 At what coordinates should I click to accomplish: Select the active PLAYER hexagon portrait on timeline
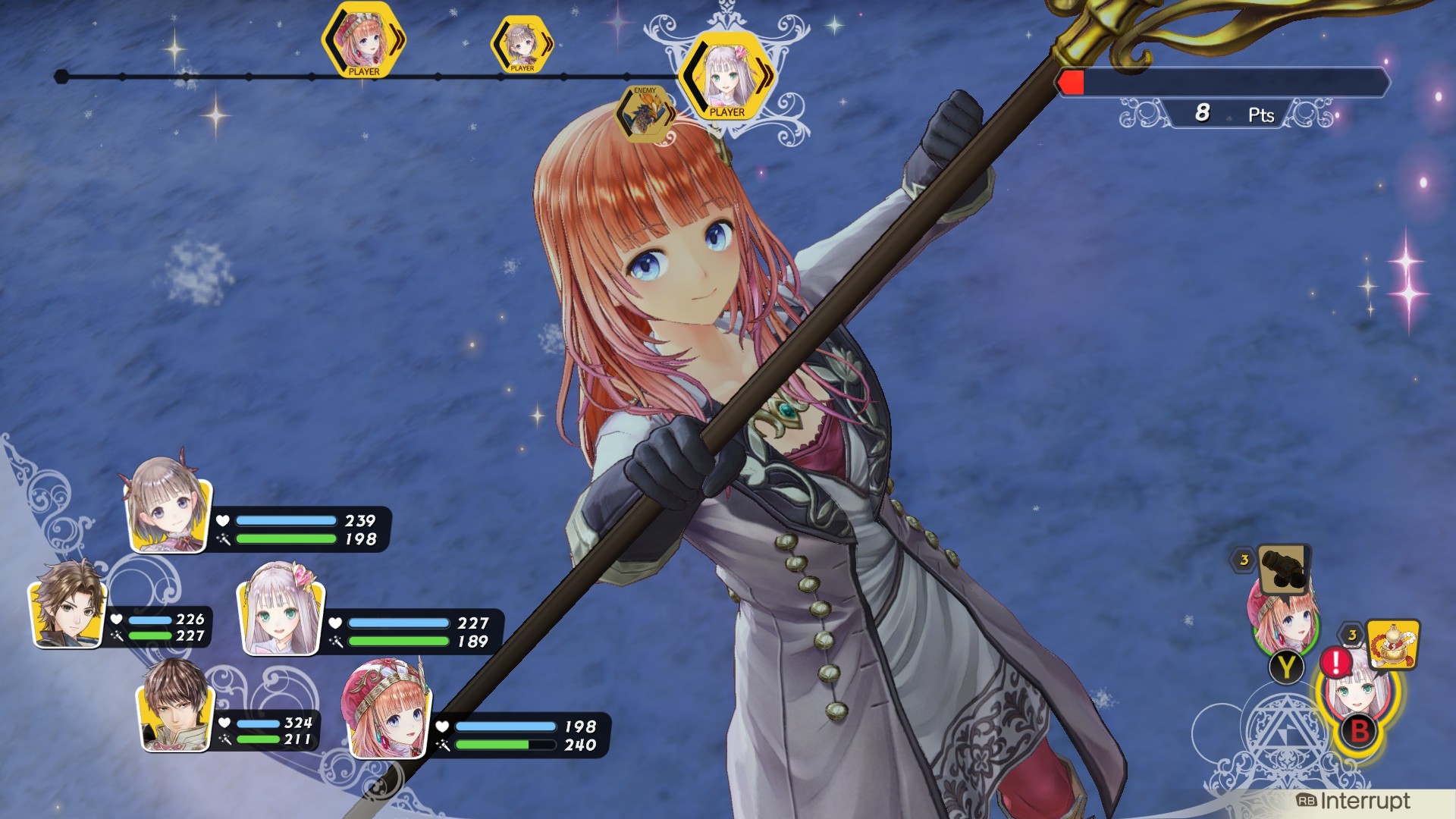[726, 76]
